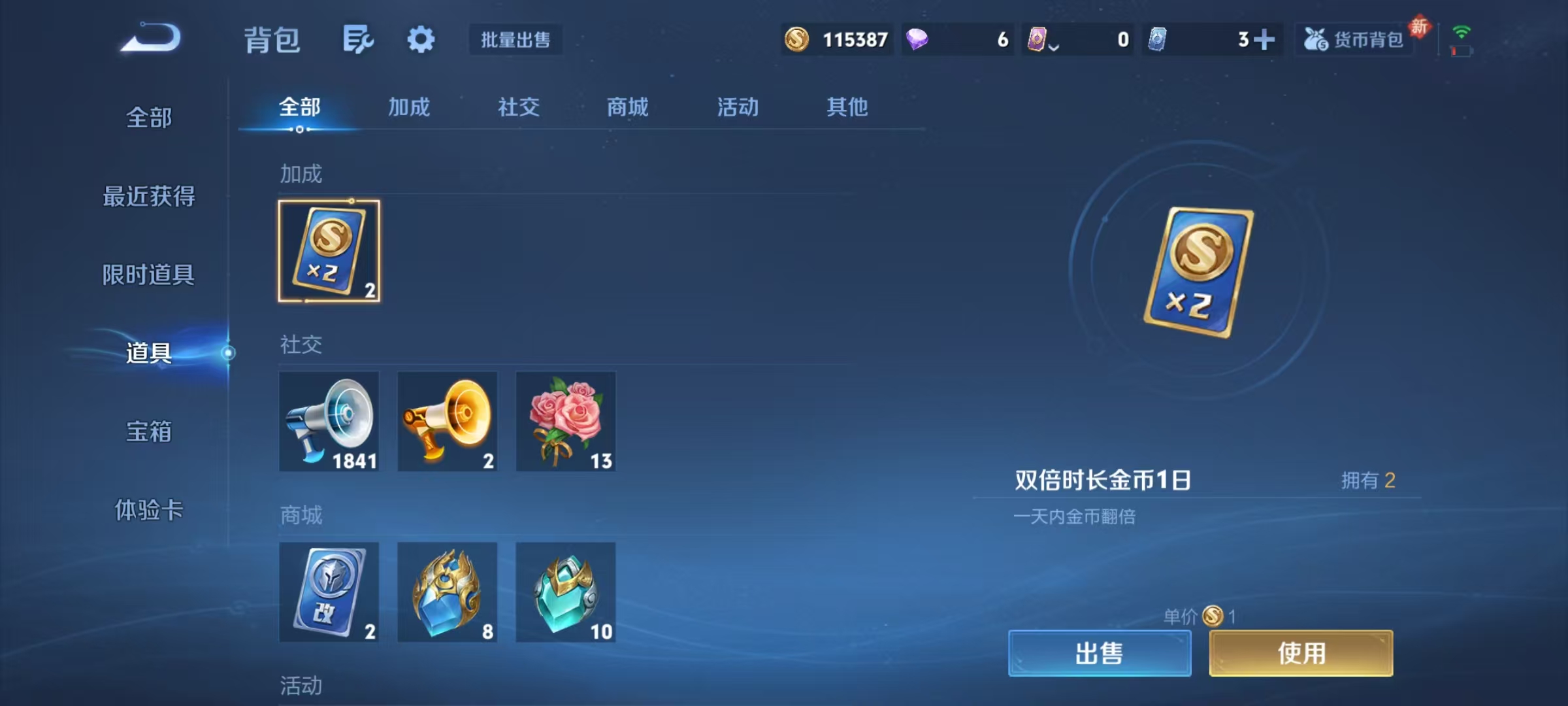The height and width of the screenshot is (706, 1568).
Task: Use the double gold card via 使用
Action: tap(1301, 652)
